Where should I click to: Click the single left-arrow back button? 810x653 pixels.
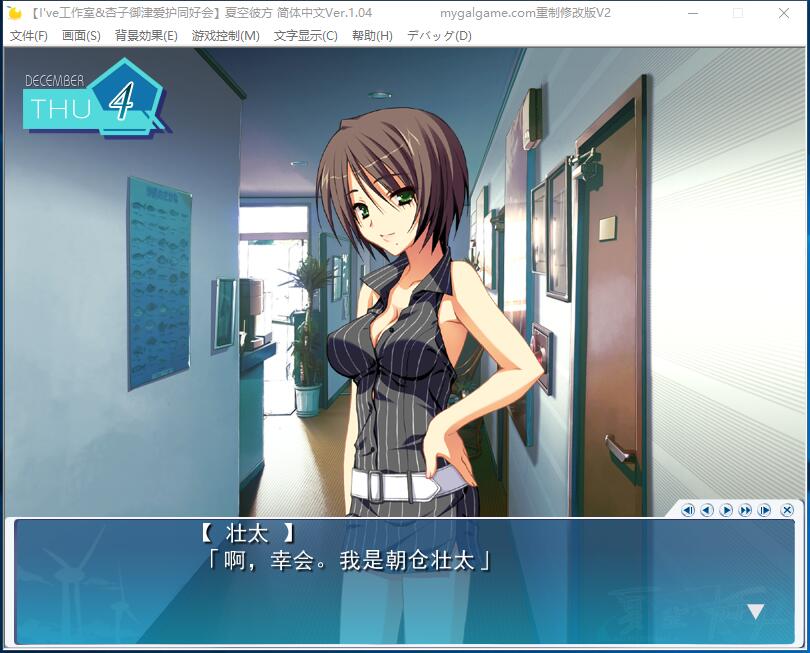point(707,510)
